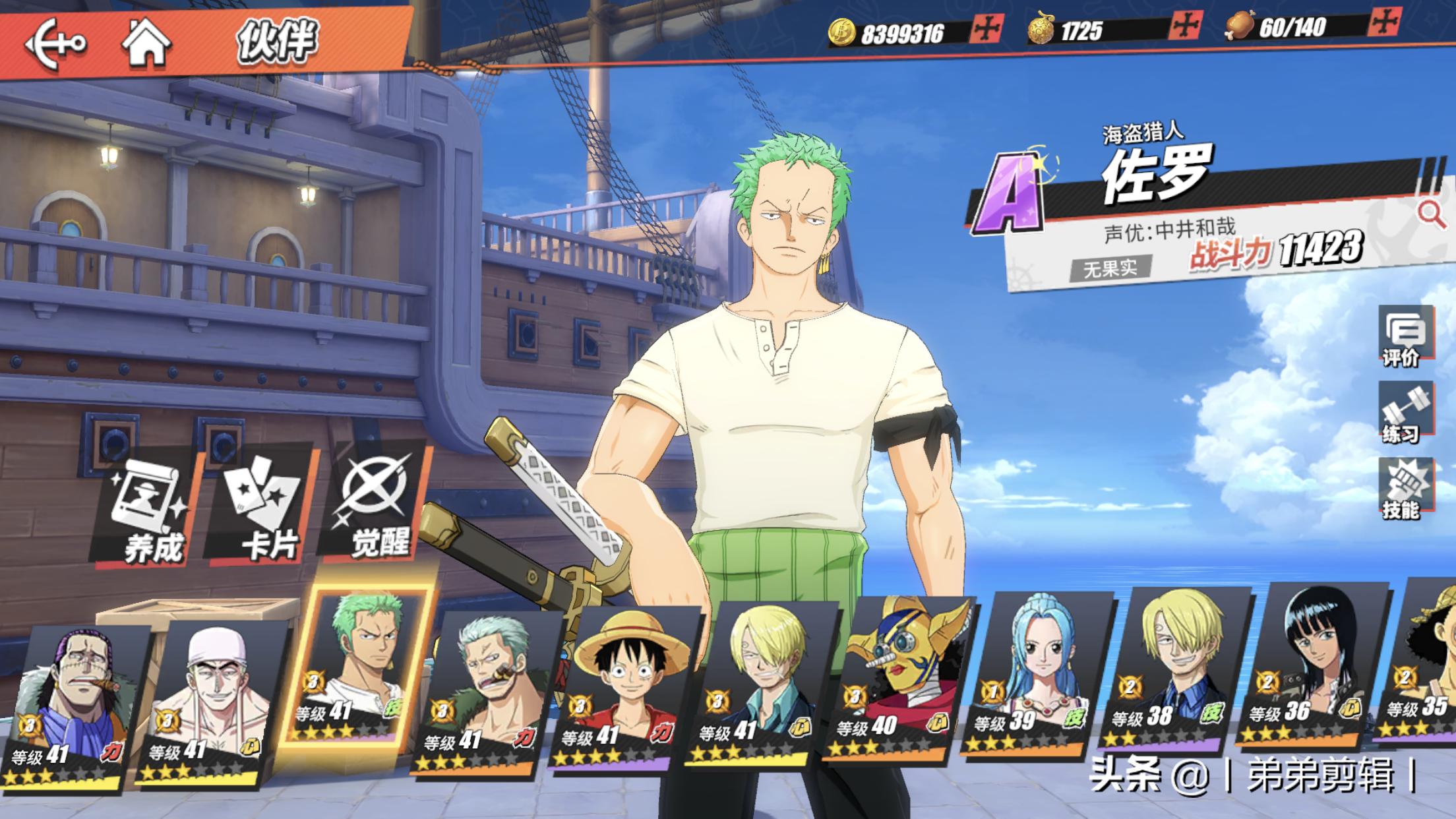
Task: Go back using the anchor arrow button
Action: click(x=55, y=44)
